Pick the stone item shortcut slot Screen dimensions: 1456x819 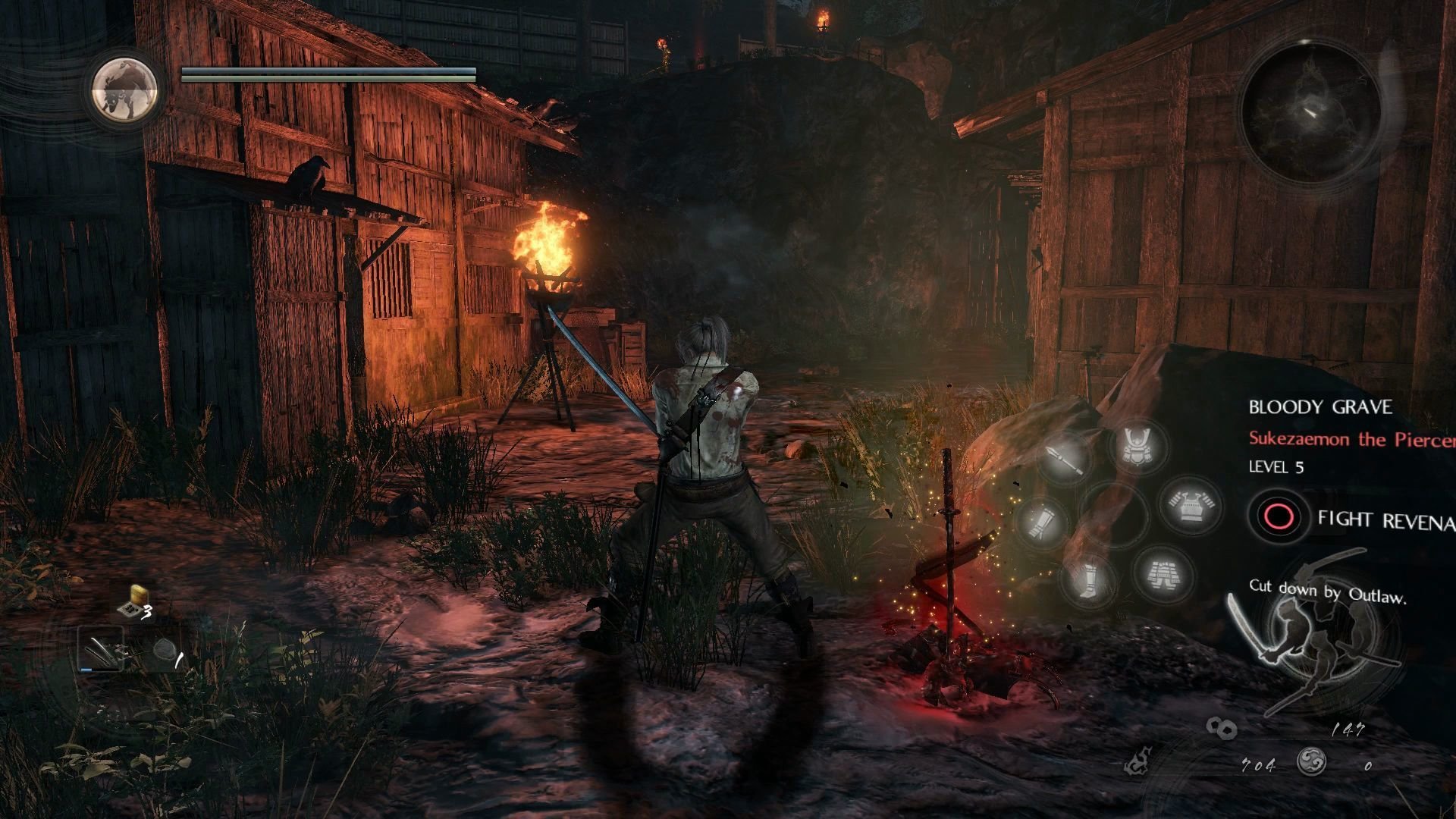[x=163, y=651]
